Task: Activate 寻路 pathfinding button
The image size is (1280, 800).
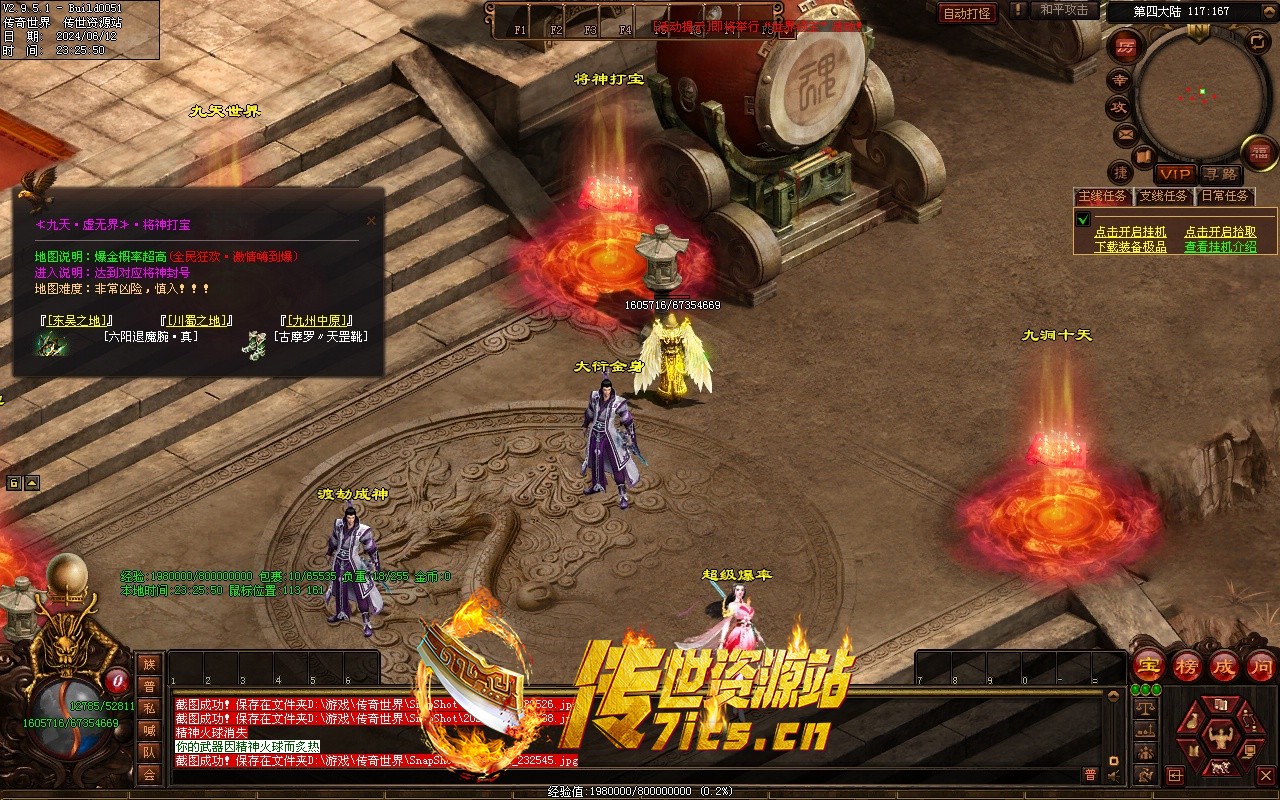Action: pyautogui.click(x=1219, y=174)
